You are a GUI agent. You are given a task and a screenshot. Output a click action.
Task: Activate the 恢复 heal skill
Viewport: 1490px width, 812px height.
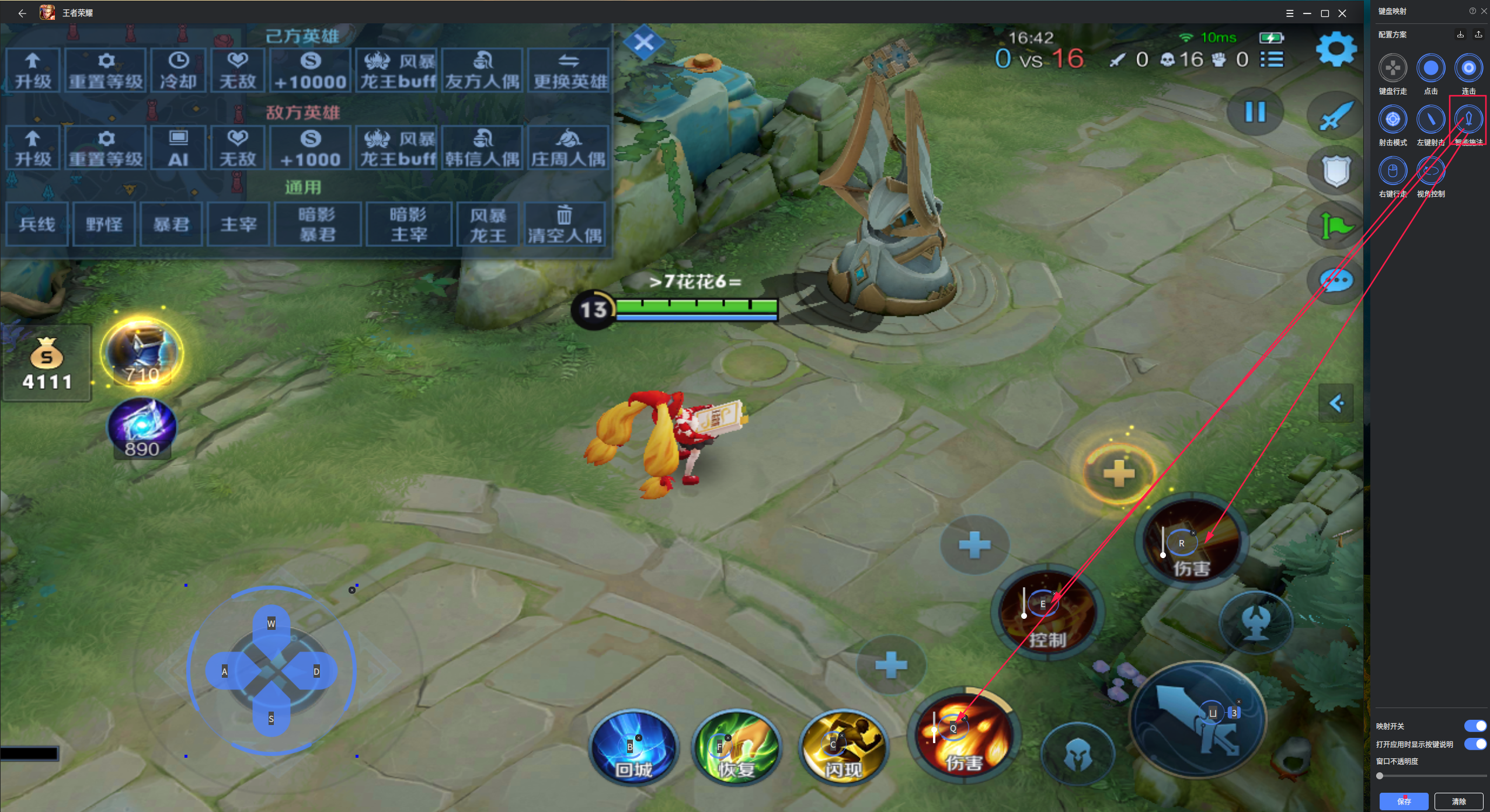pyautogui.click(x=736, y=748)
